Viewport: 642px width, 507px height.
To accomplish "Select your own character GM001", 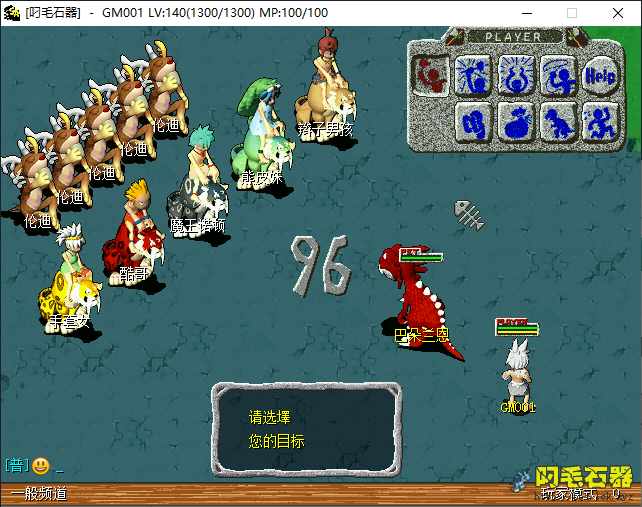I will [517, 368].
